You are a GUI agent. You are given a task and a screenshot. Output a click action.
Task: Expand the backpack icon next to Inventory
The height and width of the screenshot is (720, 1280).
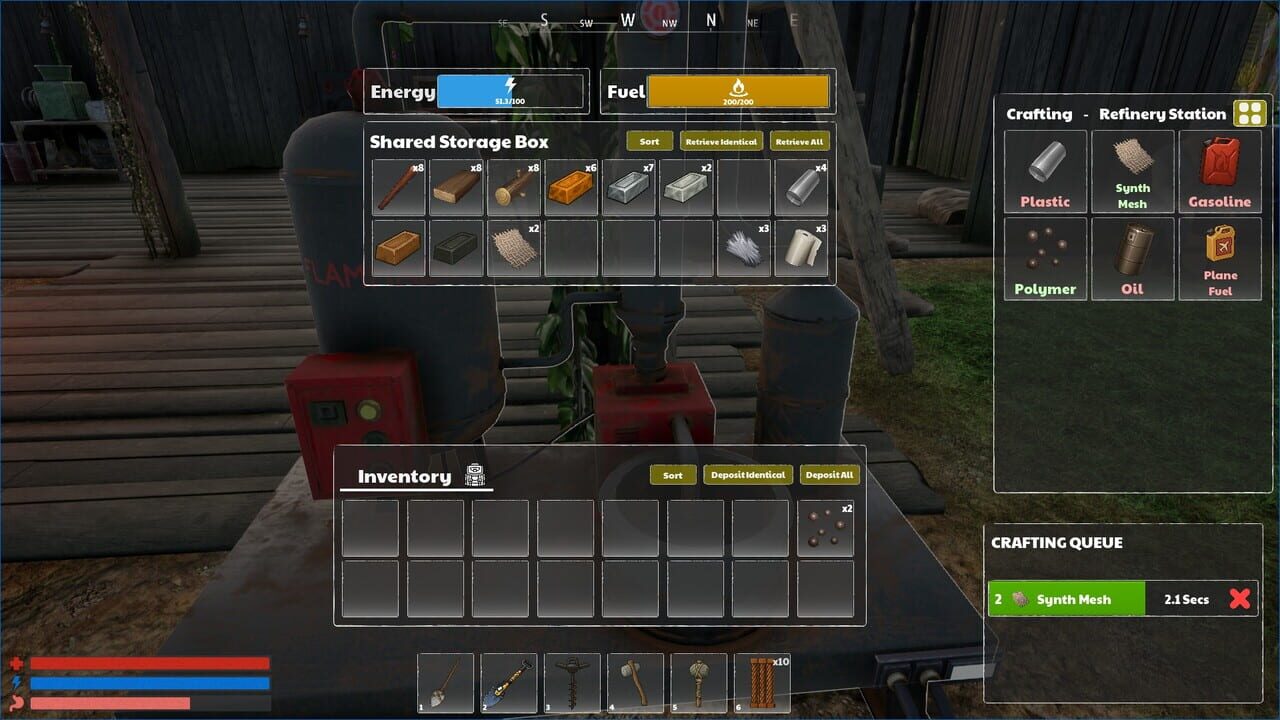coord(475,477)
